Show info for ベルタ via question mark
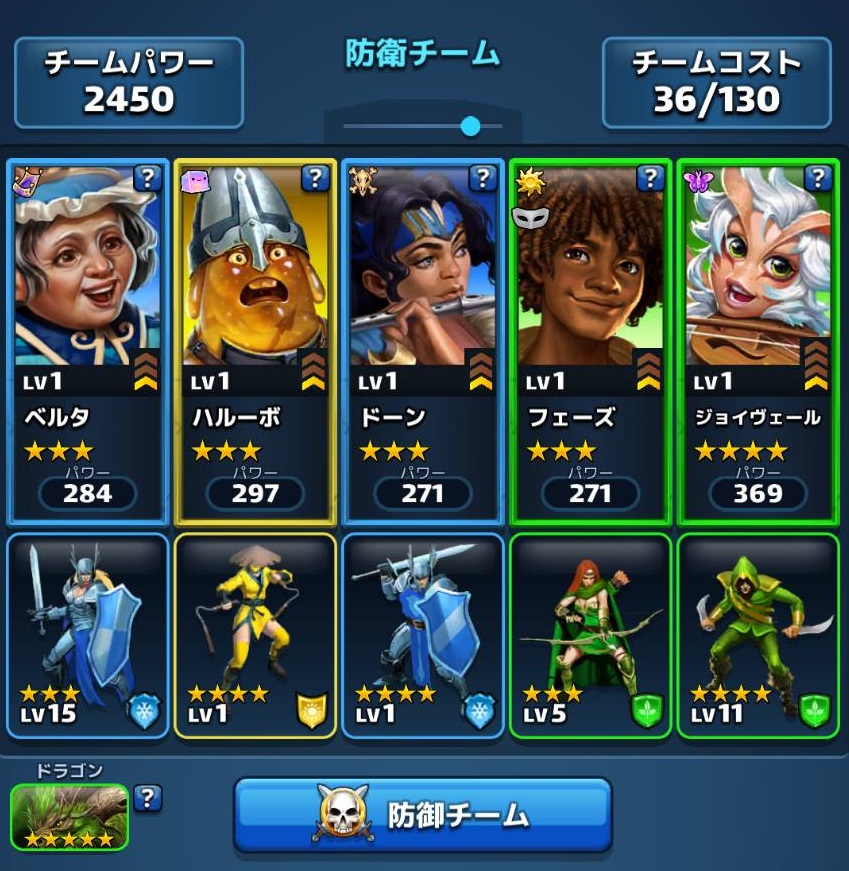 pyautogui.click(x=147, y=179)
